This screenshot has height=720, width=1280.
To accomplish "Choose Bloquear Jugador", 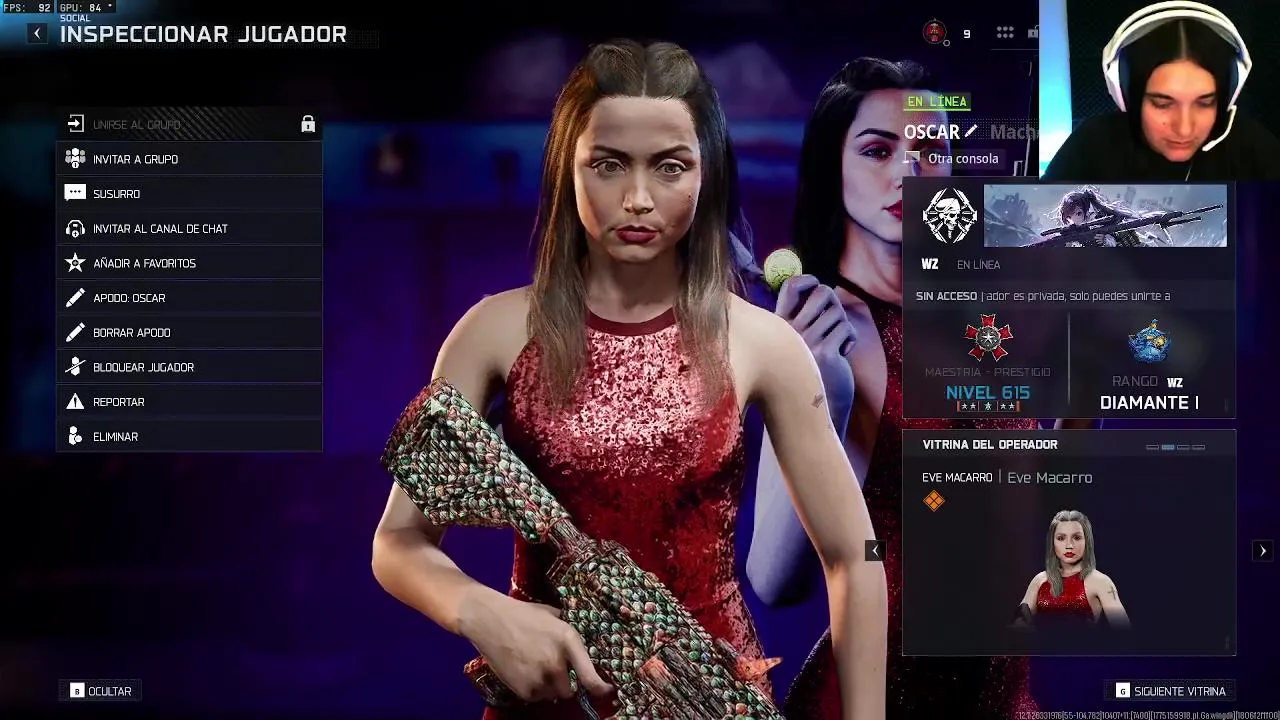I will coord(143,367).
